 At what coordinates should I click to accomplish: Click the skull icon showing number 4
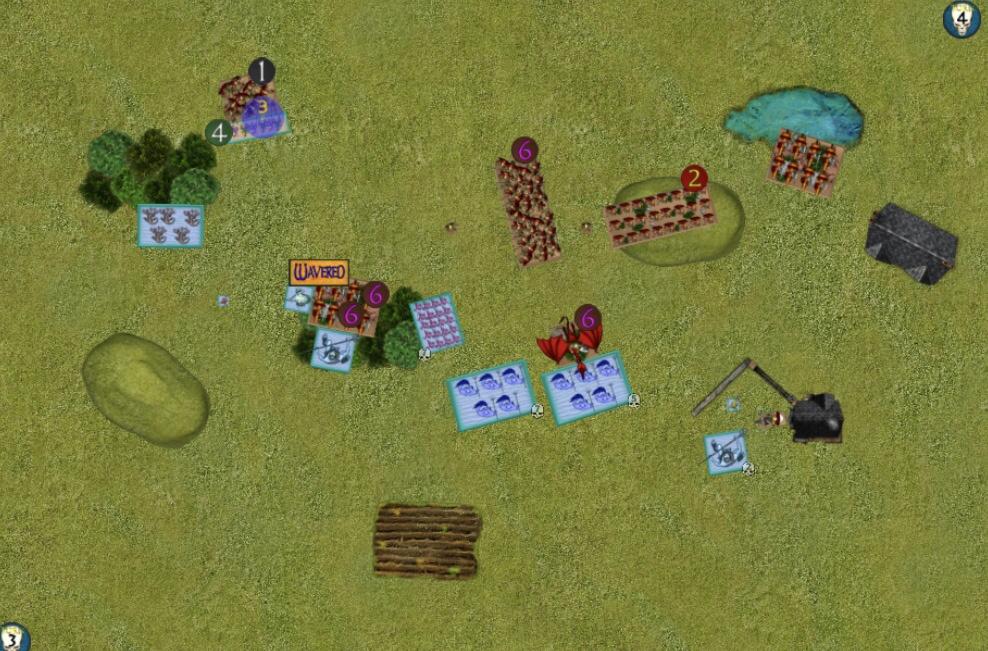(x=961, y=19)
